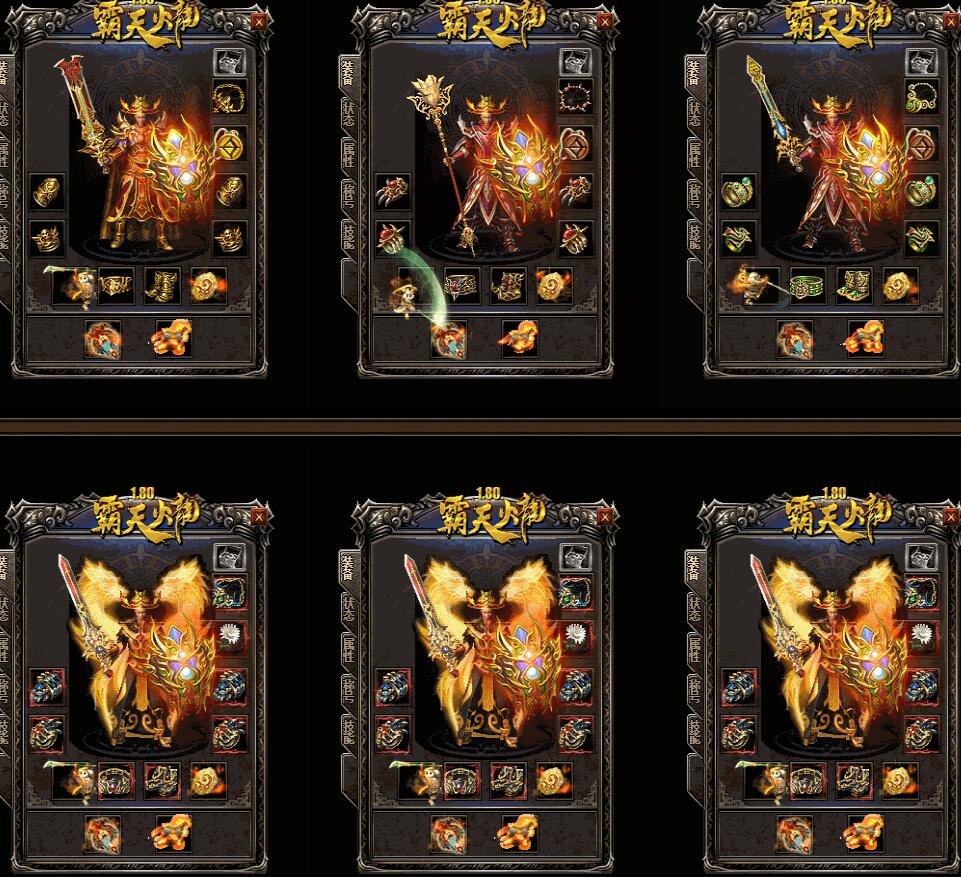Select green bead necklace in blue-sword warrior's panel
Screen dimensions: 961x877
pyautogui.click(x=921, y=98)
